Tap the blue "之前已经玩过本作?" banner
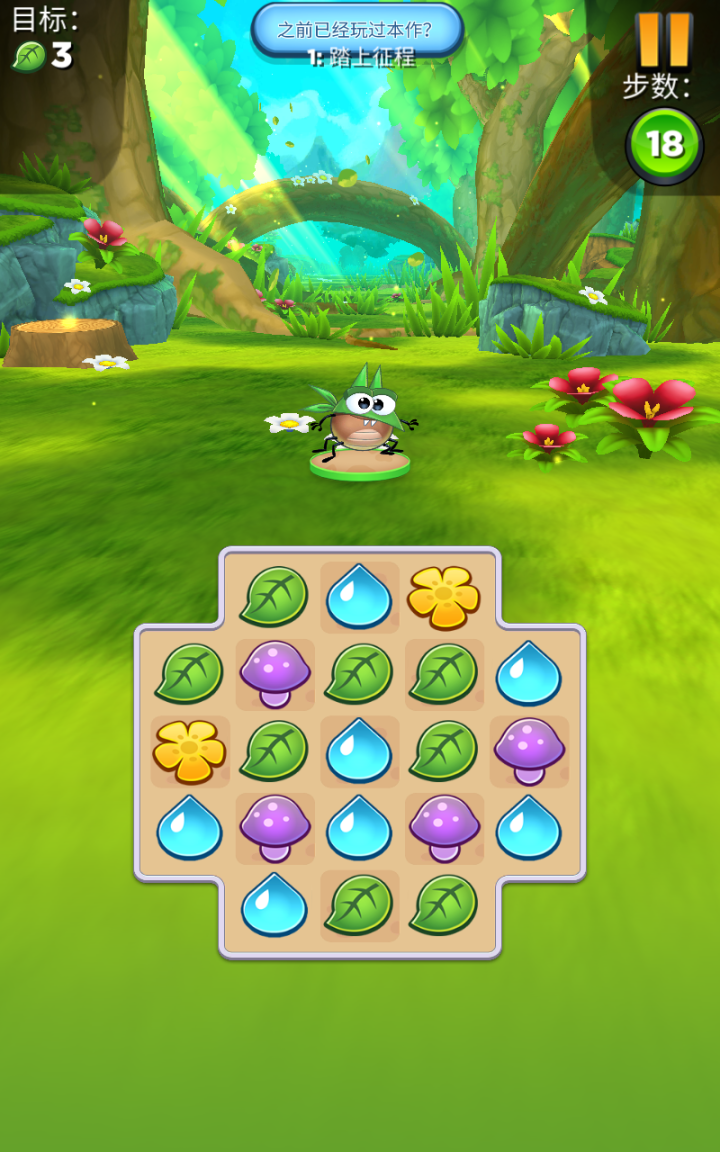720x1152 pixels. pos(357,30)
